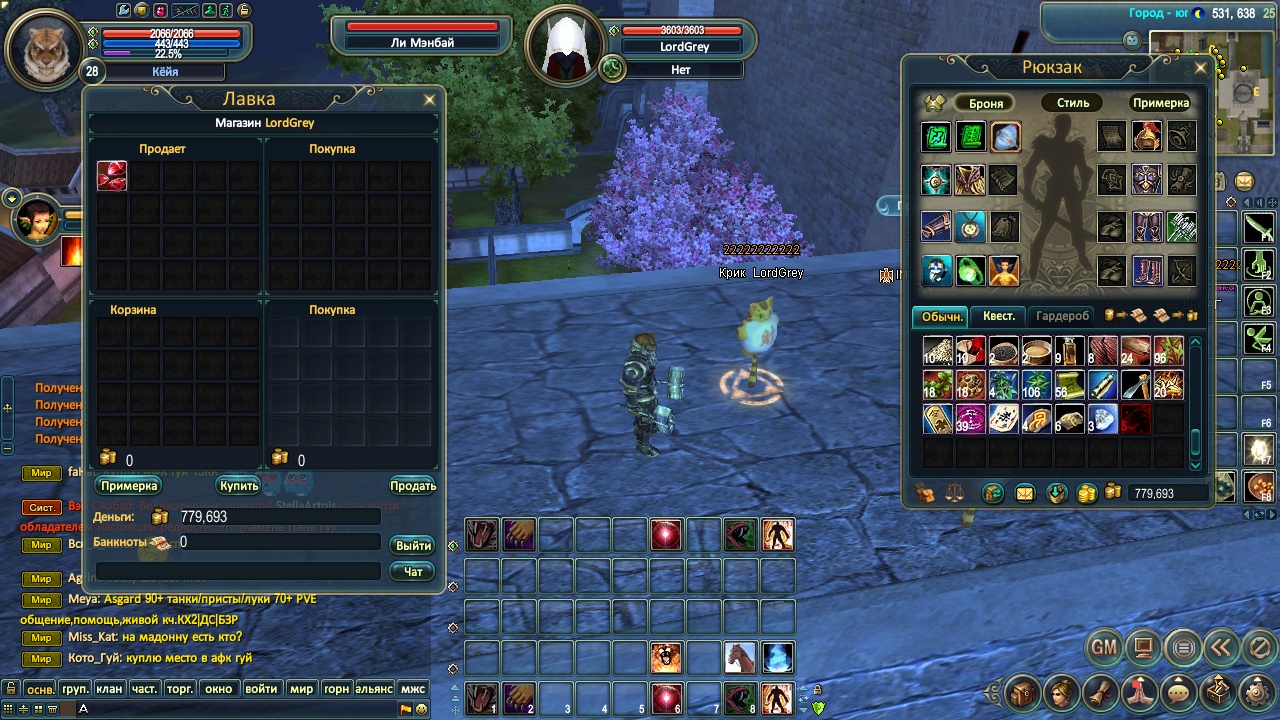Screen dimensions: 1280x720
Task: Select the red gem item for sale
Action: point(112,176)
